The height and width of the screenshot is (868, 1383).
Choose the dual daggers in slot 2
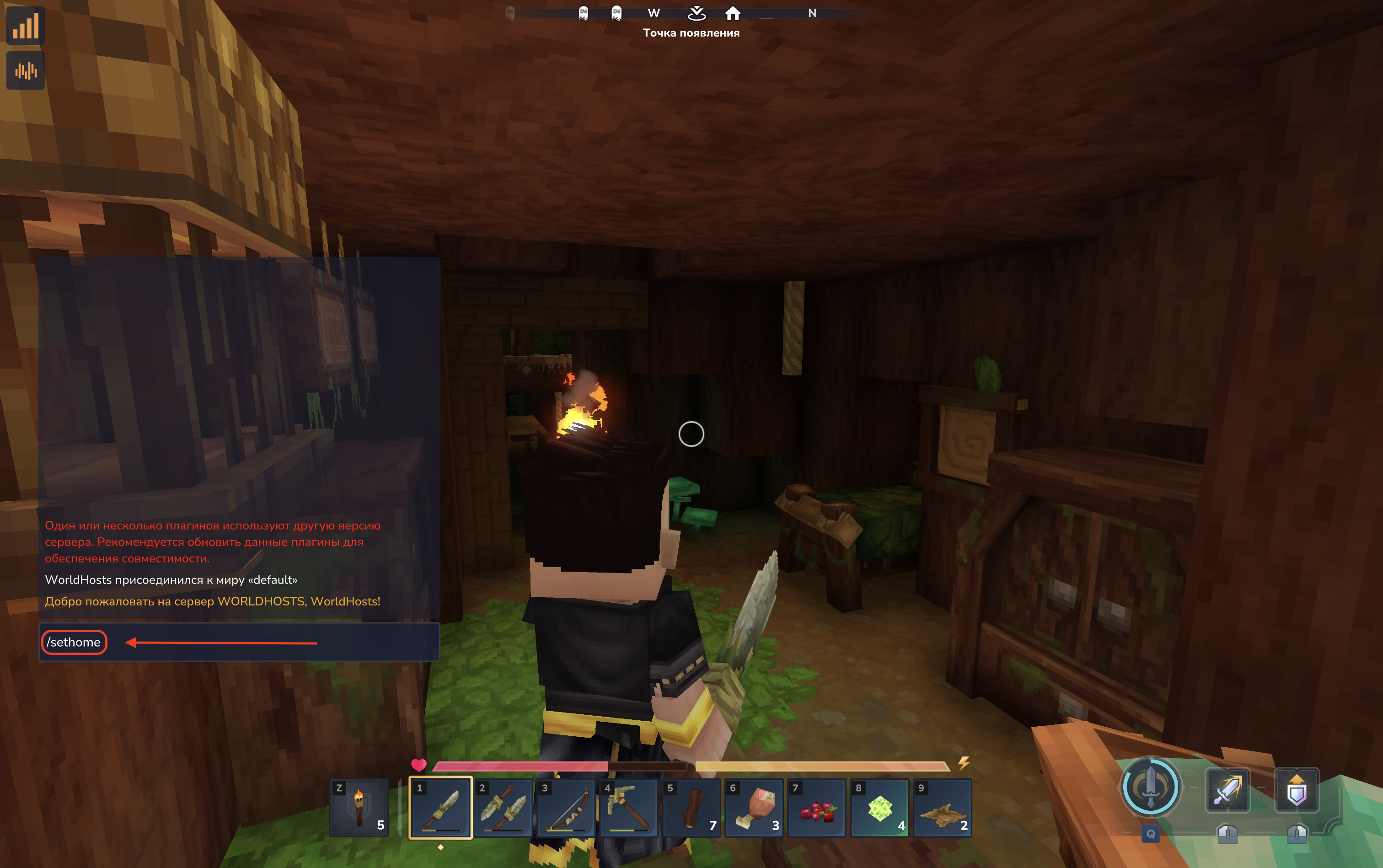coord(504,807)
